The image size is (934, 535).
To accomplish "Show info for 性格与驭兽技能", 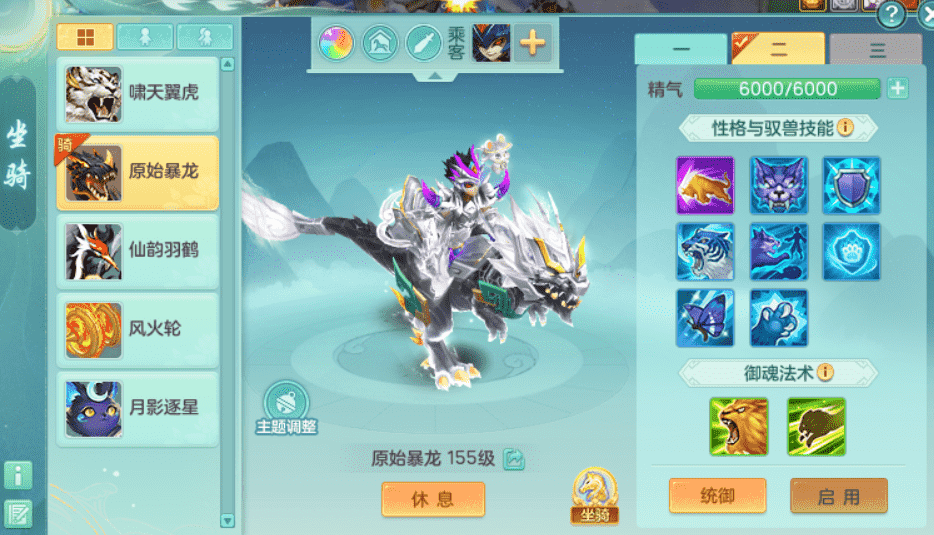I will [845, 127].
